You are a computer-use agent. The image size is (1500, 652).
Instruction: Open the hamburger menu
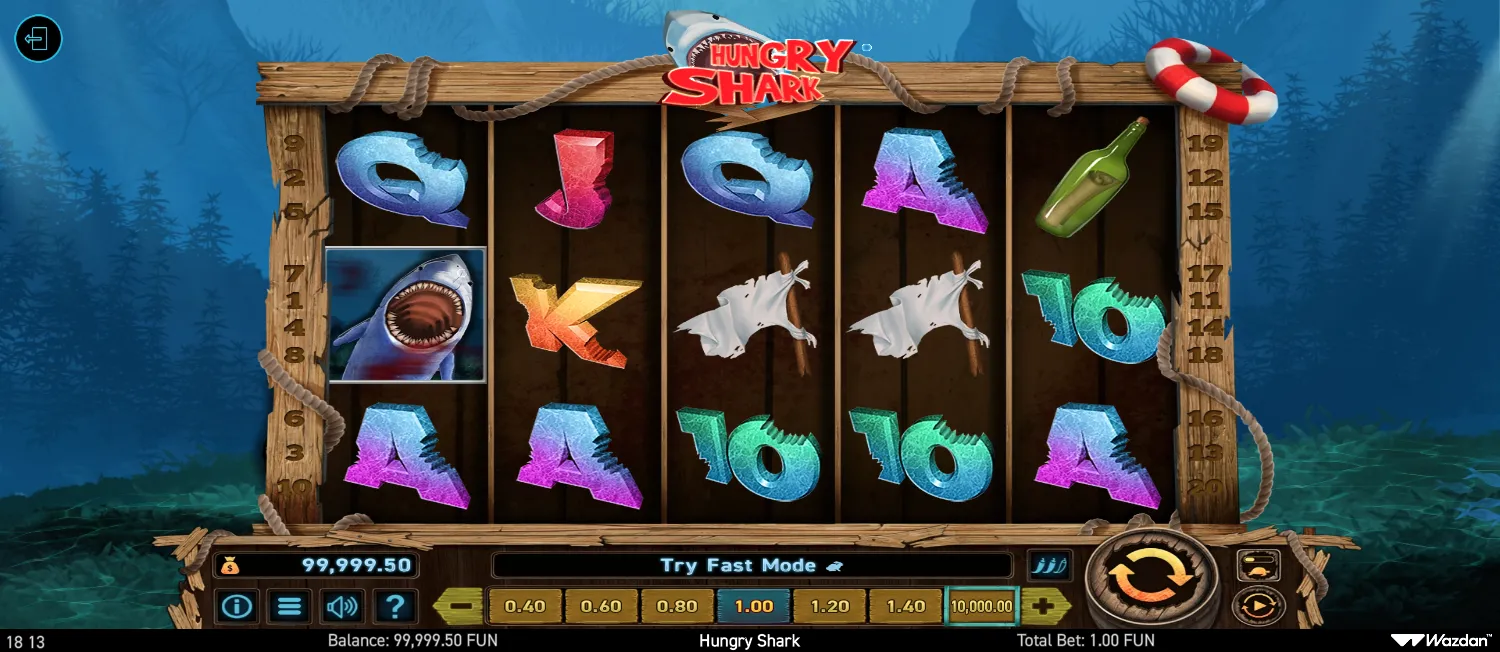coord(290,606)
